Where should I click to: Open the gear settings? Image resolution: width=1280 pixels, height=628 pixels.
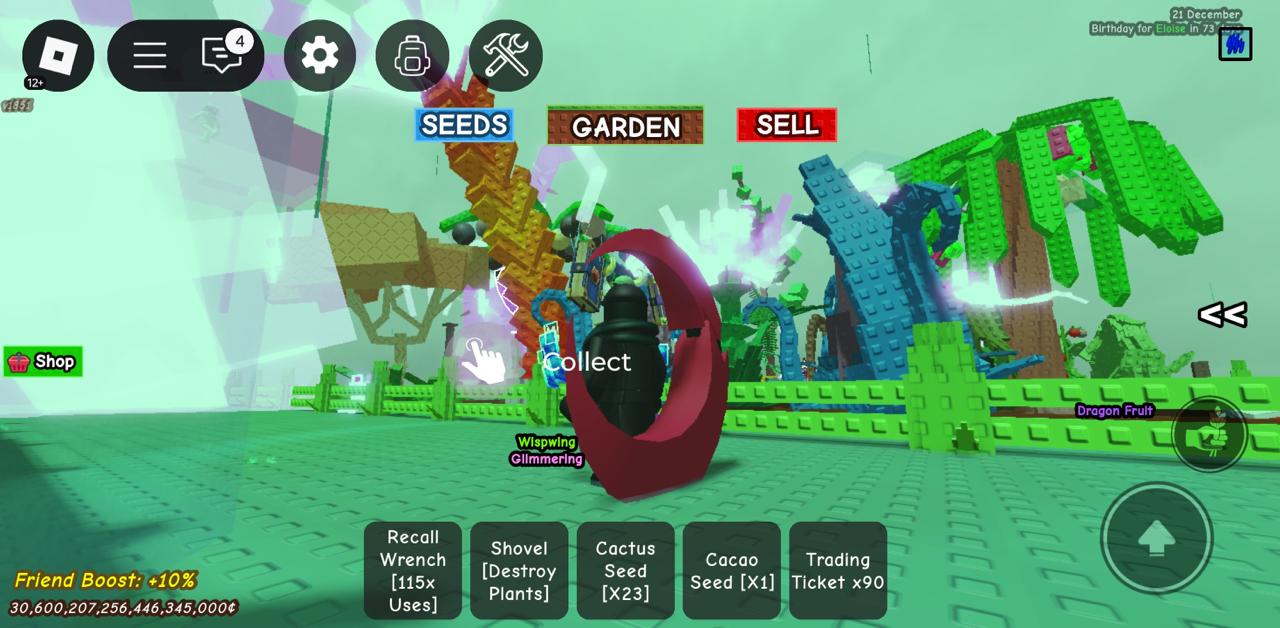pyautogui.click(x=320, y=55)
